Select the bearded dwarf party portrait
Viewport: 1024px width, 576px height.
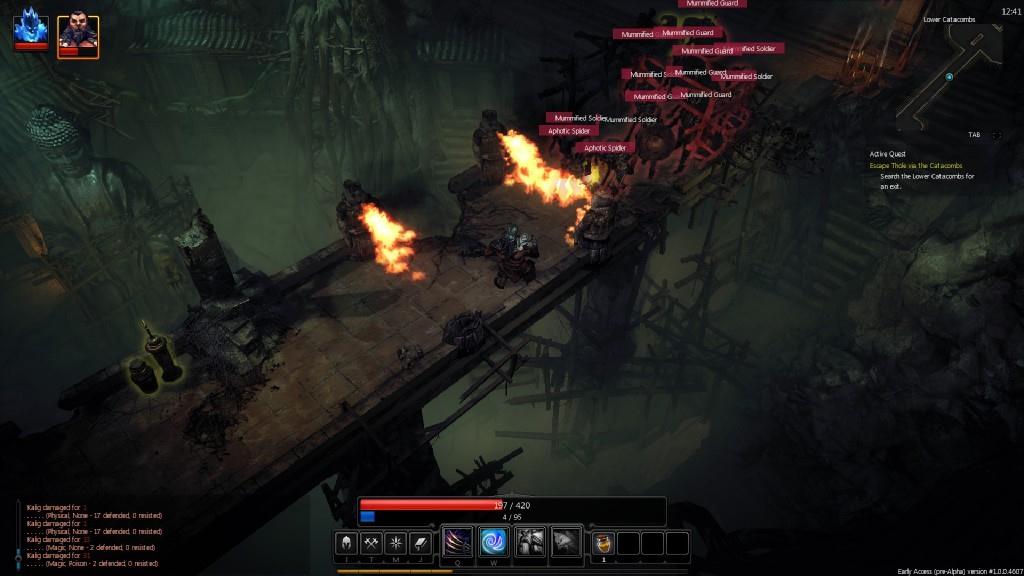[x=77, y=34]
